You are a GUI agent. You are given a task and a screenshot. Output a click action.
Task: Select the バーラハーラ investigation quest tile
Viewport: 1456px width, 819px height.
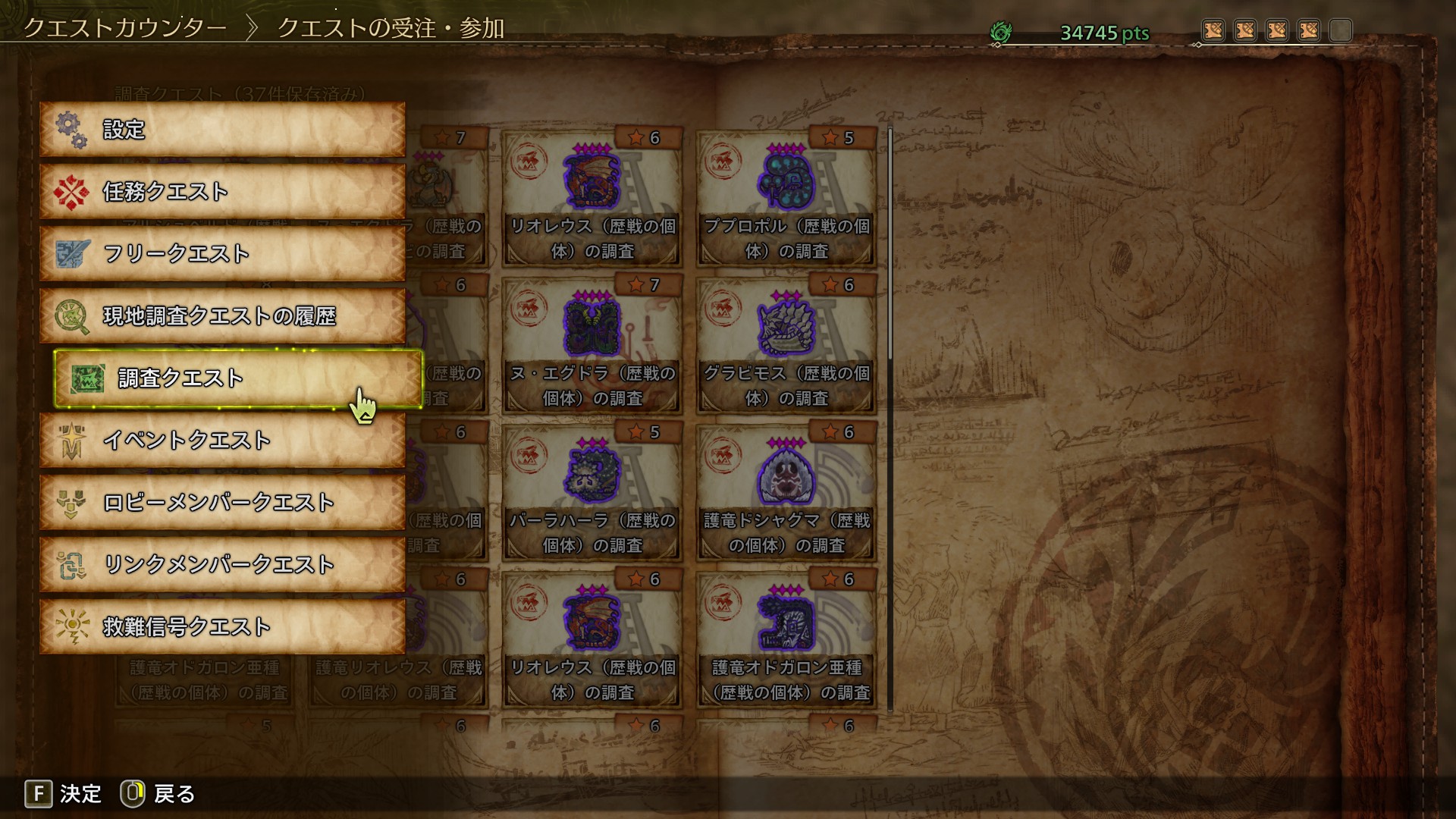[592, 493]
